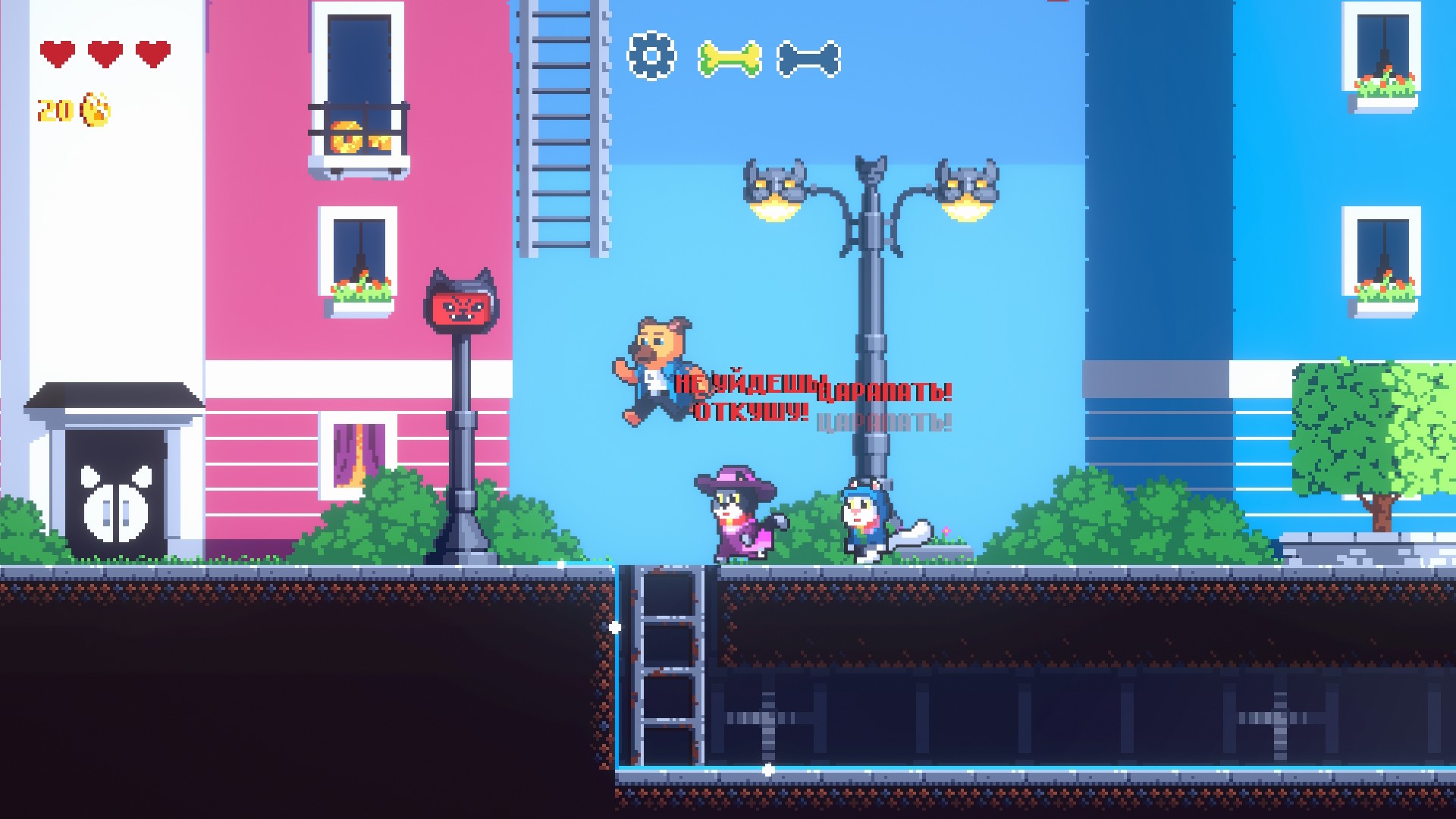Select the green bone icon
Screen dimensions: 1456x819
pos(729,58)
